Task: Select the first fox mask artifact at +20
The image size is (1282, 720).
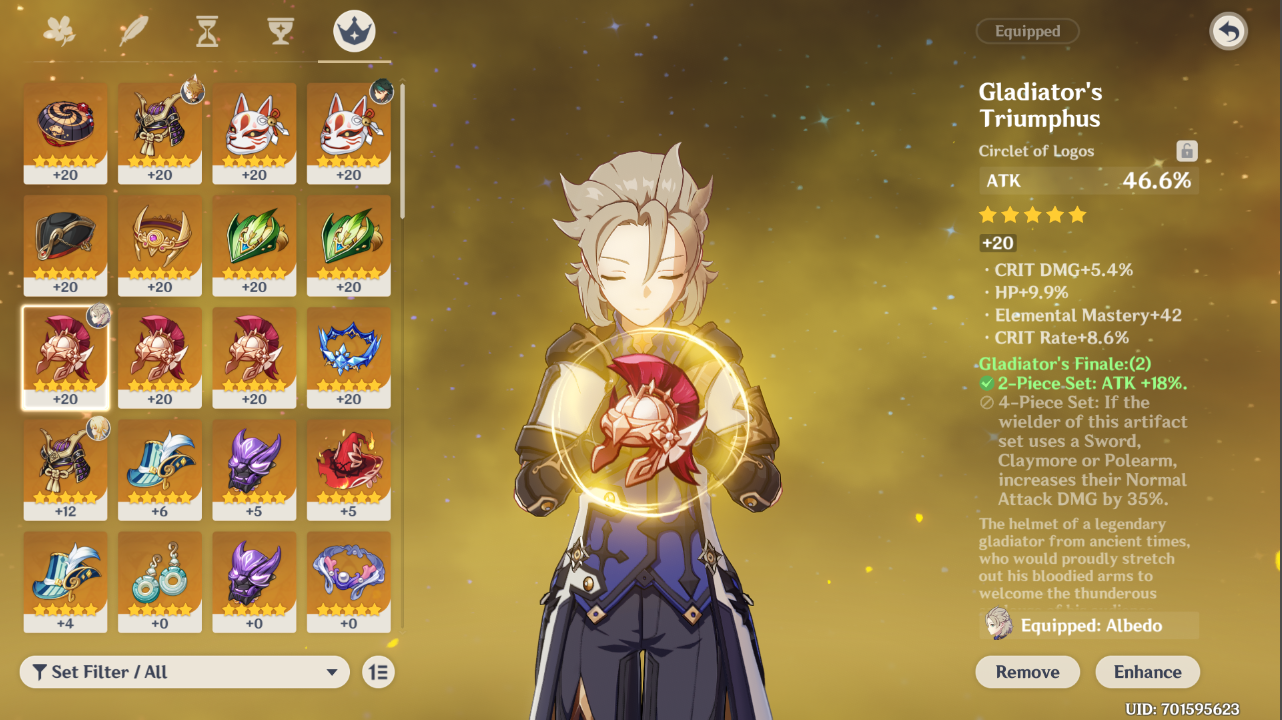Action: [x=254, y=131]
